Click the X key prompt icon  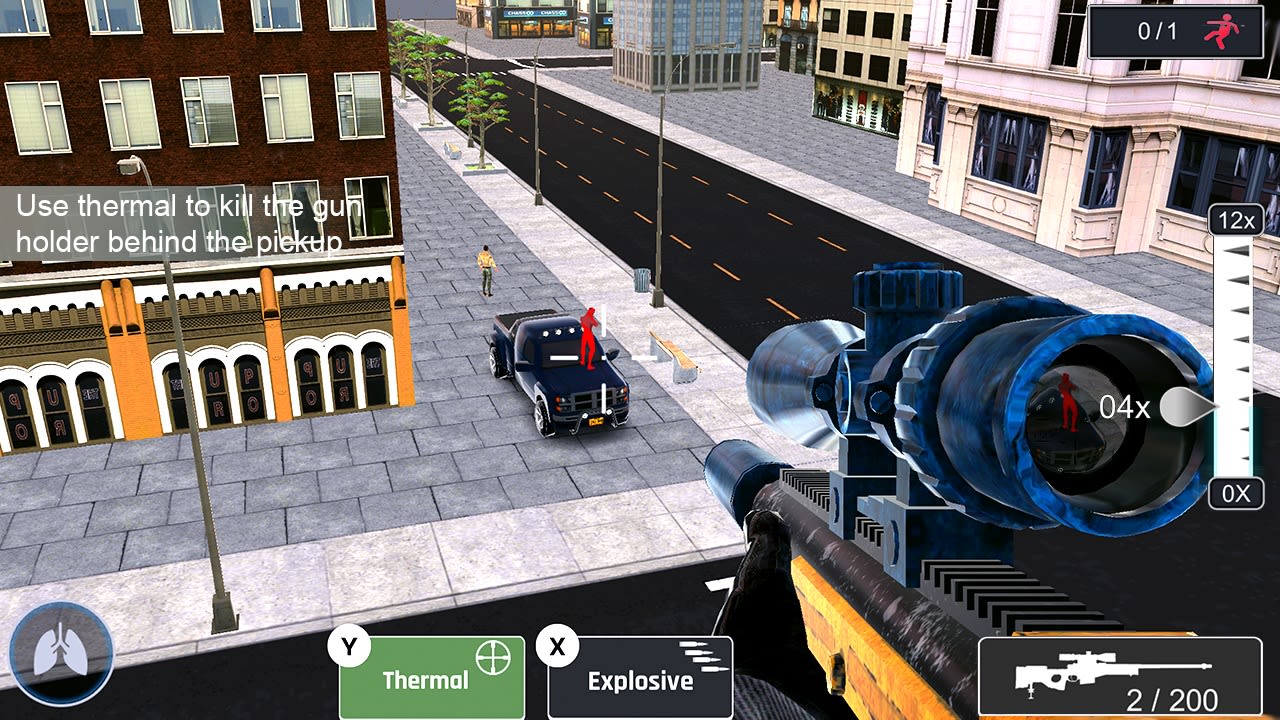click(557, 645)
